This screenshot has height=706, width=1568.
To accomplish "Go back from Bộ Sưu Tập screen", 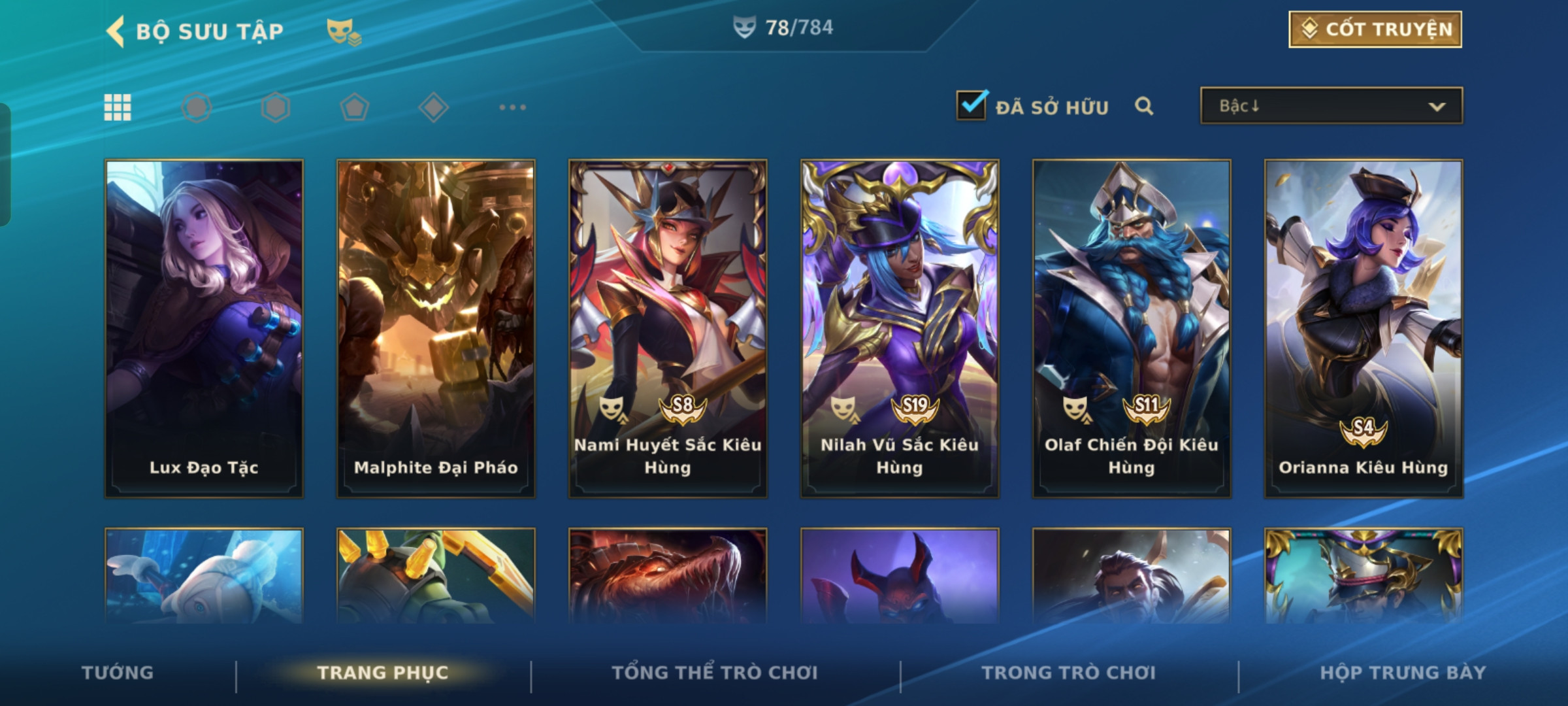I will tap(116, 31).
